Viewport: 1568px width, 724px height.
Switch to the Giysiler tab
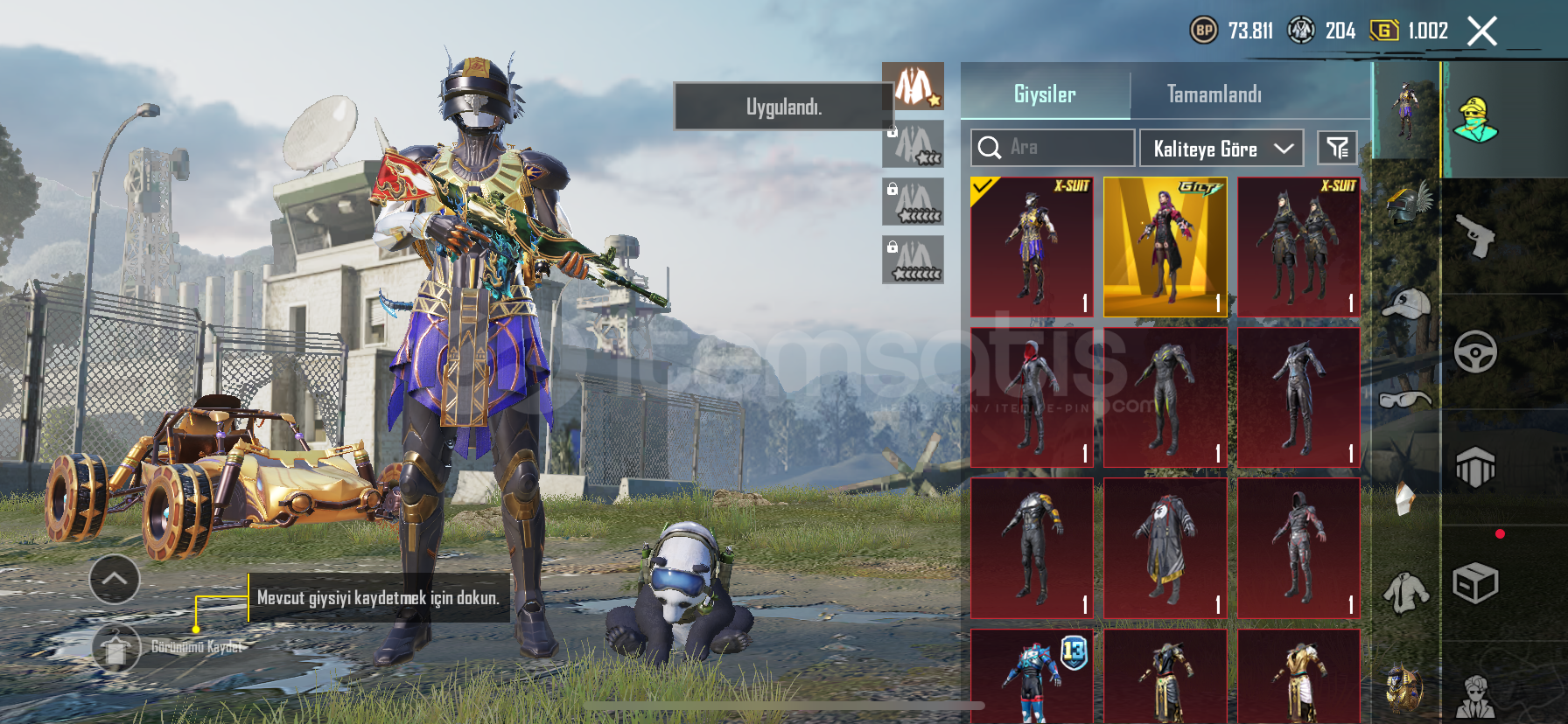(x=1045, y=94)
